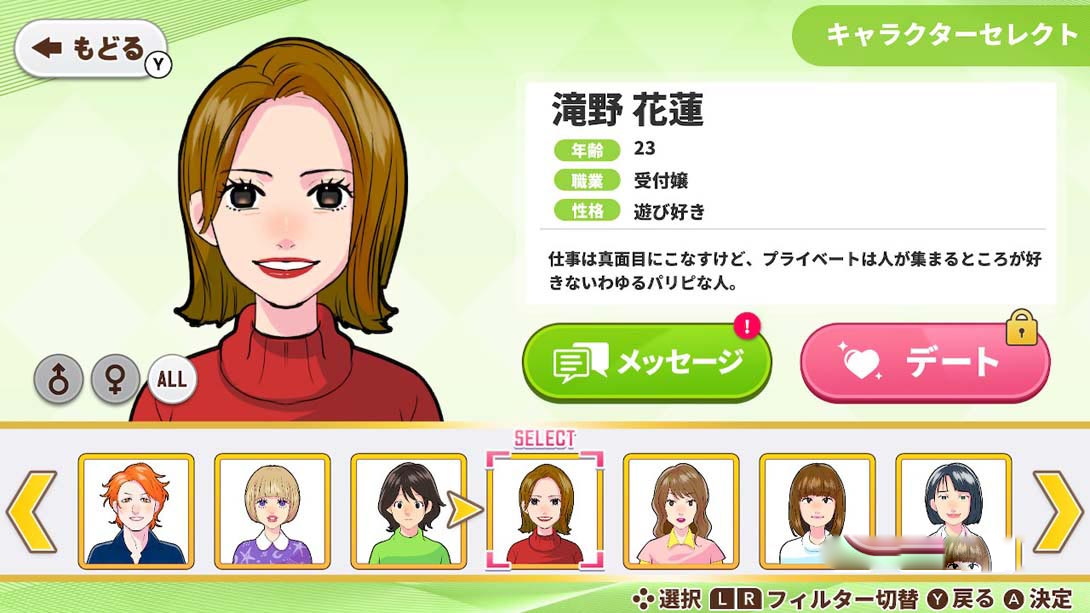Select the locked デート date button
This screenshot has width=1090, height=613.
924,362
